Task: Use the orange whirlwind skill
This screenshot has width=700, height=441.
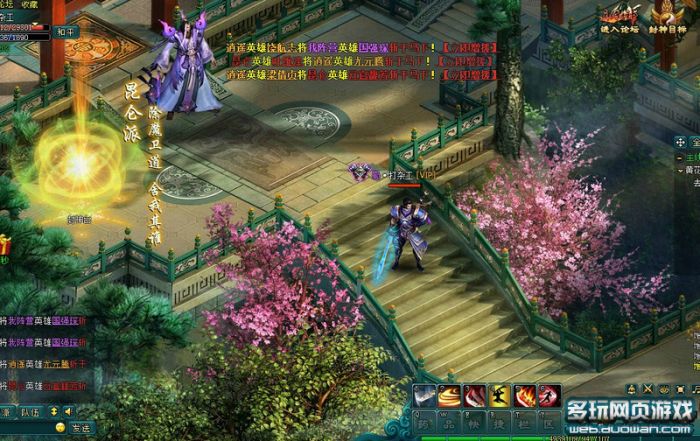Action: pyautogui.click(x=450, y=396)
